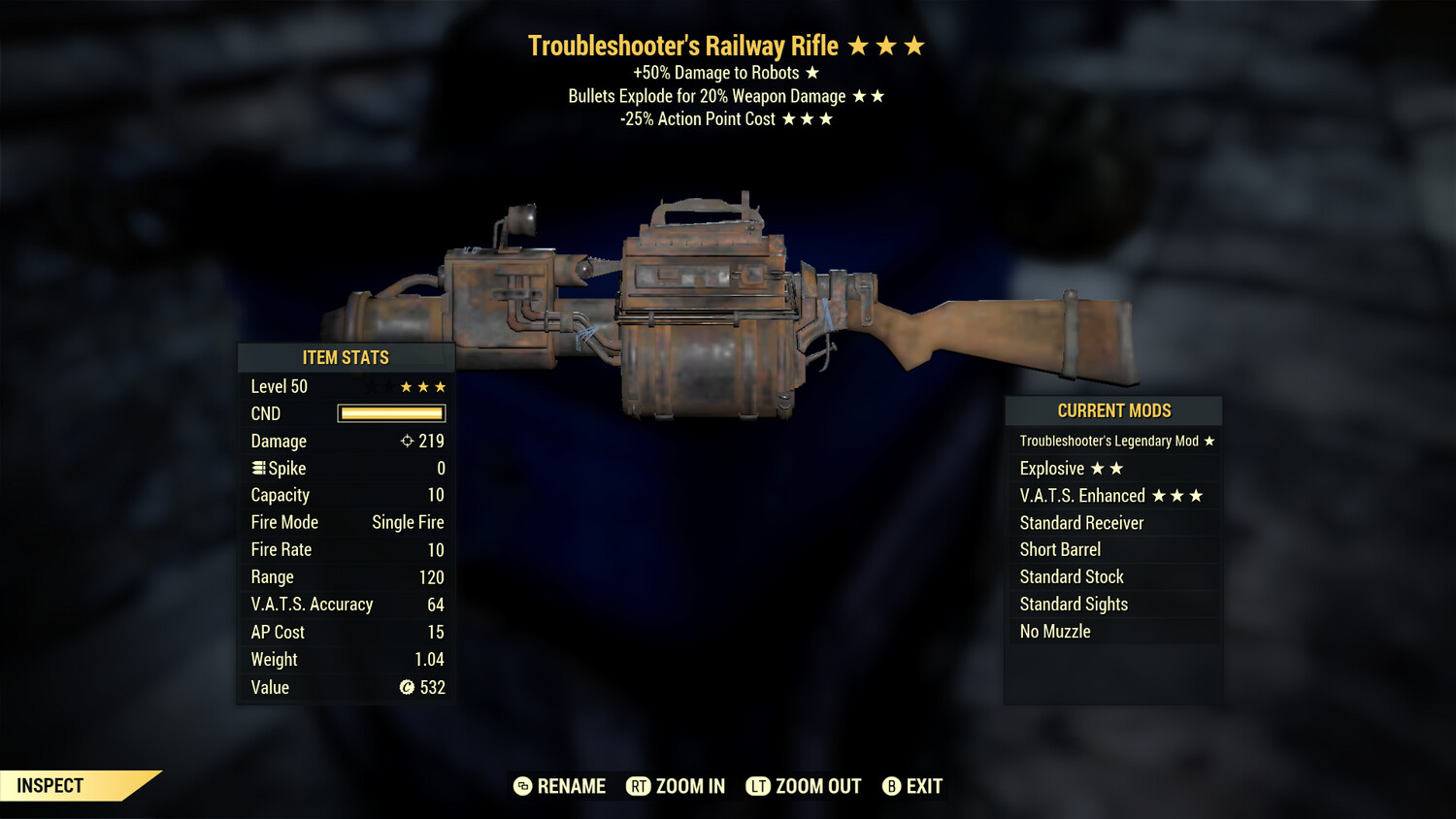
Task: Select the Standard Receiver mod entry
Action: (x=1081, y=522)
